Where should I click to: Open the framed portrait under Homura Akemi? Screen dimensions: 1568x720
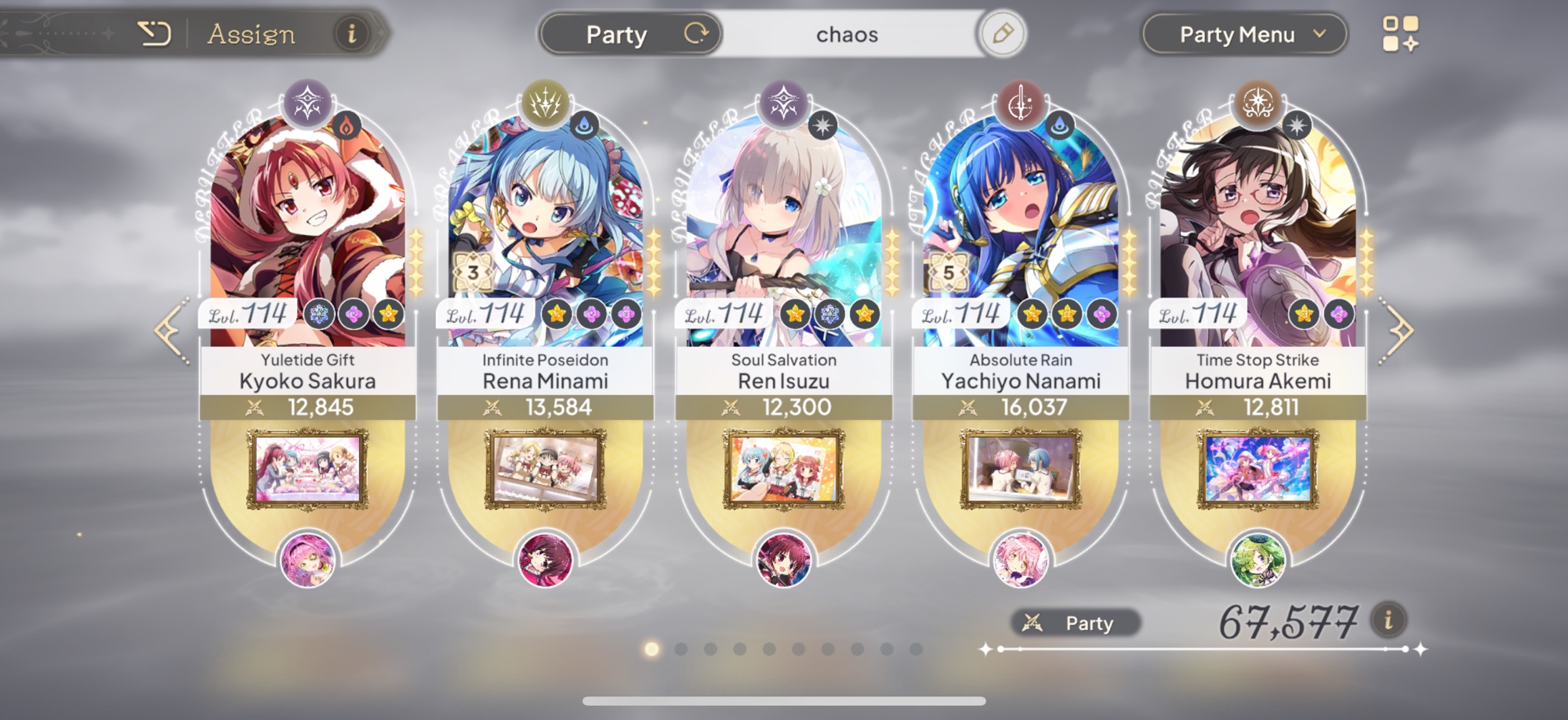click(1258, 469)
